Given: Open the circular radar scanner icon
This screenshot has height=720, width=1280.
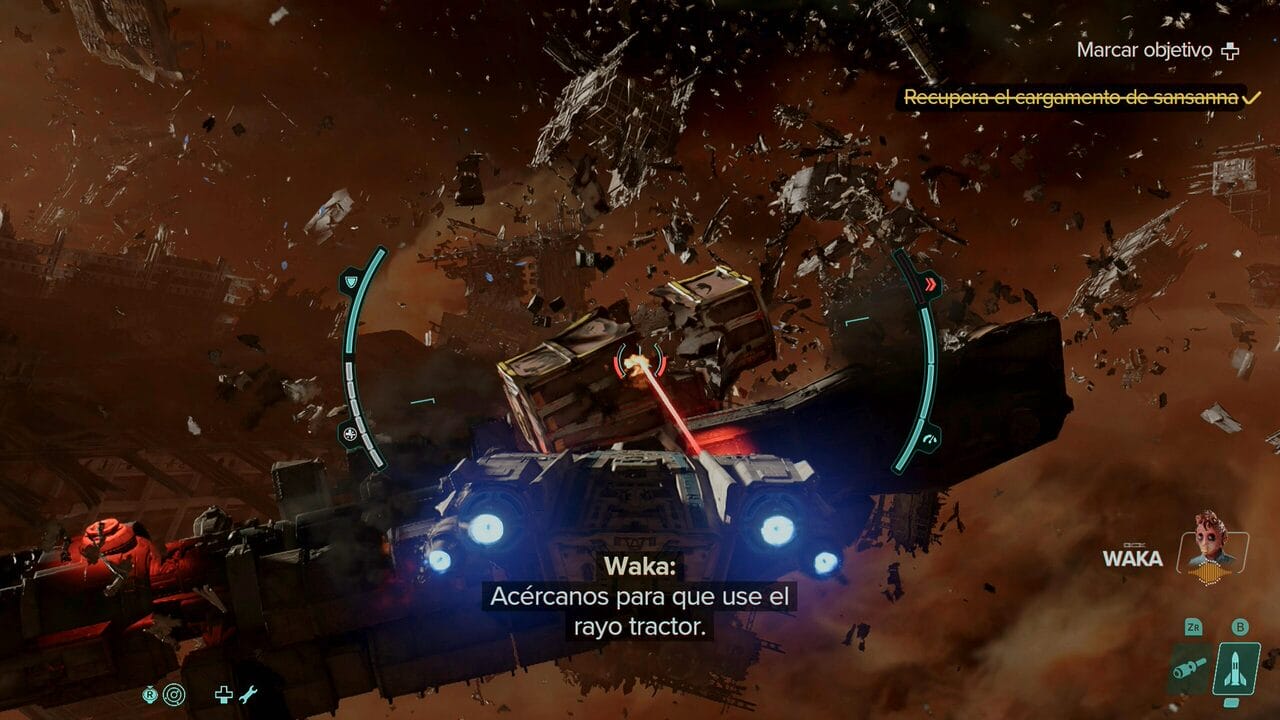Looking at the screenshot, I should pos(172,693).
